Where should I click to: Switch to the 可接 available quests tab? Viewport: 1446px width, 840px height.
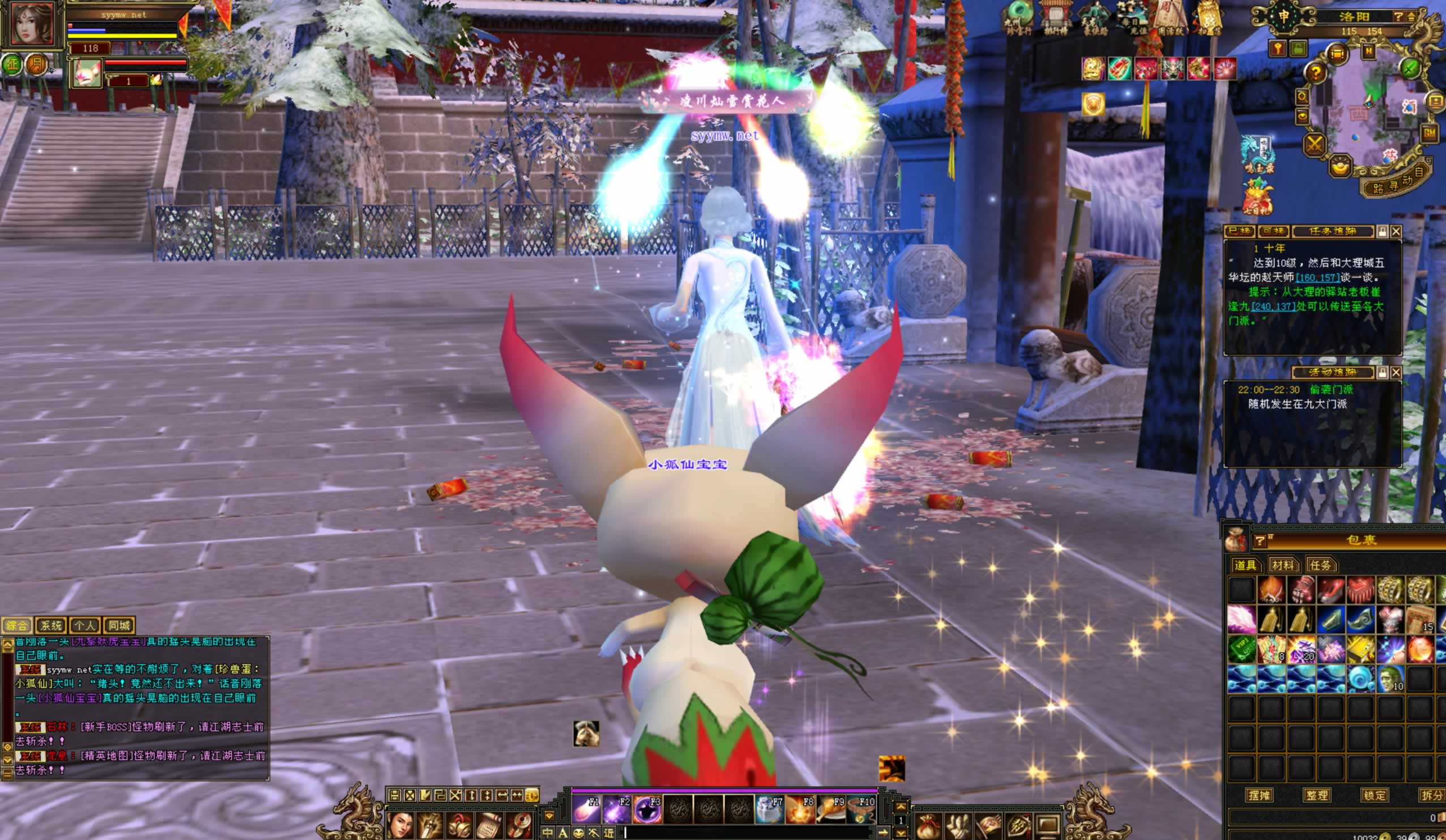(1273, 231)
